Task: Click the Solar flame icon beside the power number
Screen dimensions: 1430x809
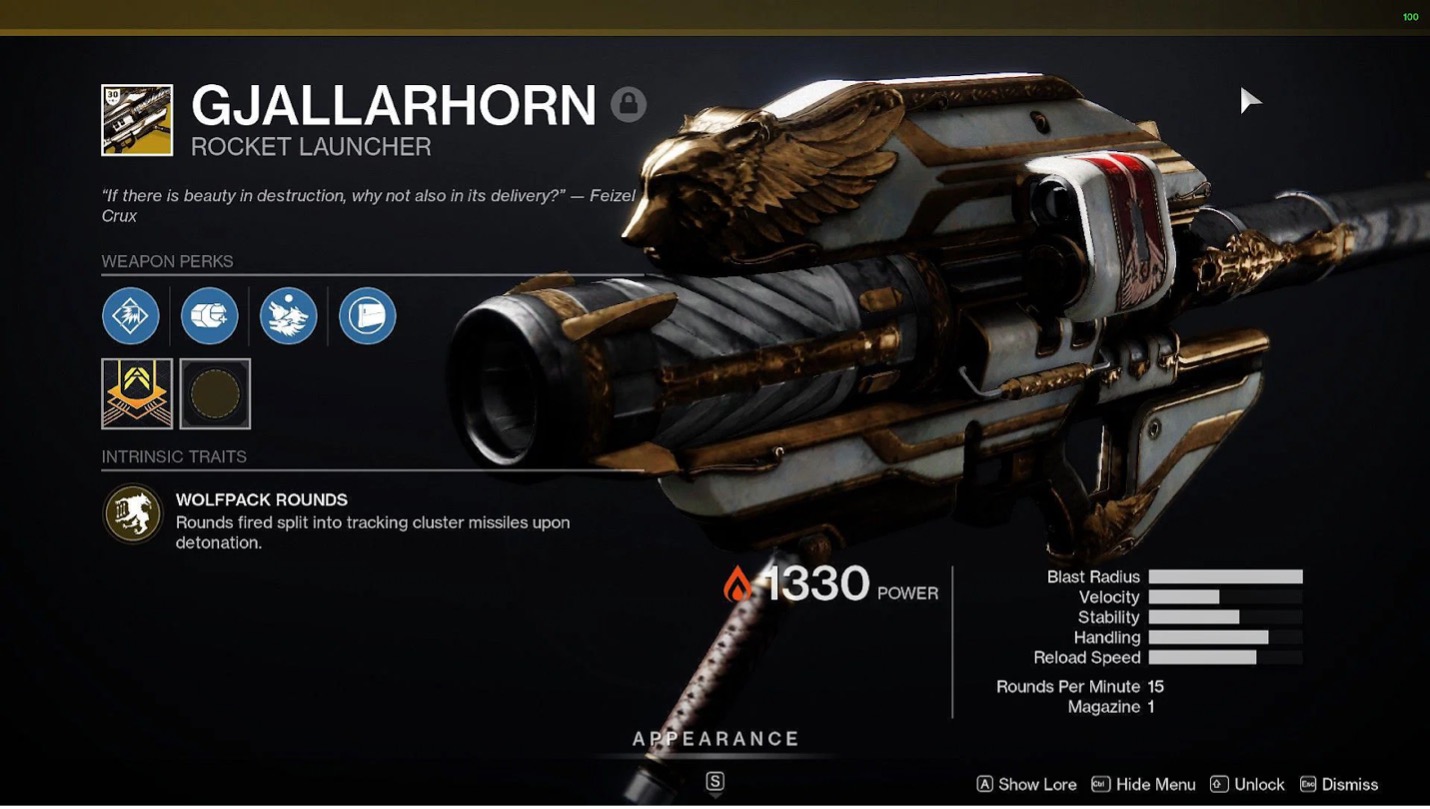Action: (740, 585)
